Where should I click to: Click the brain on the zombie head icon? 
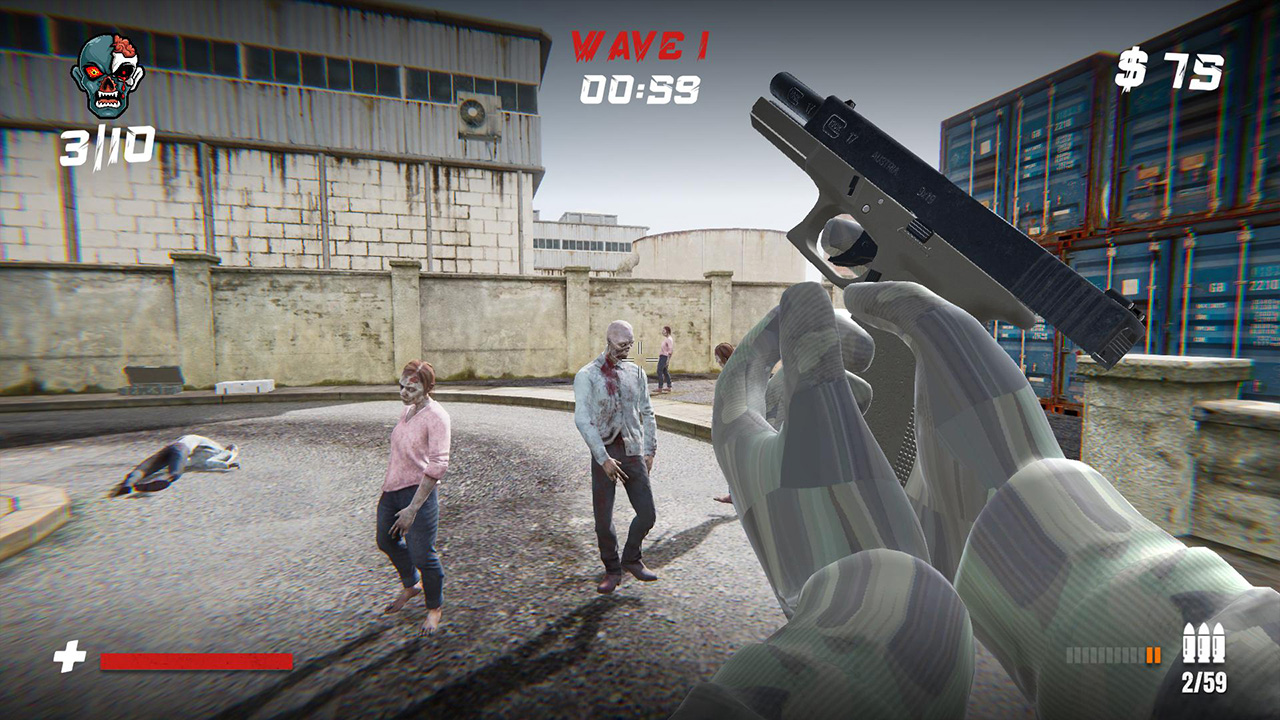coord(122,47)
